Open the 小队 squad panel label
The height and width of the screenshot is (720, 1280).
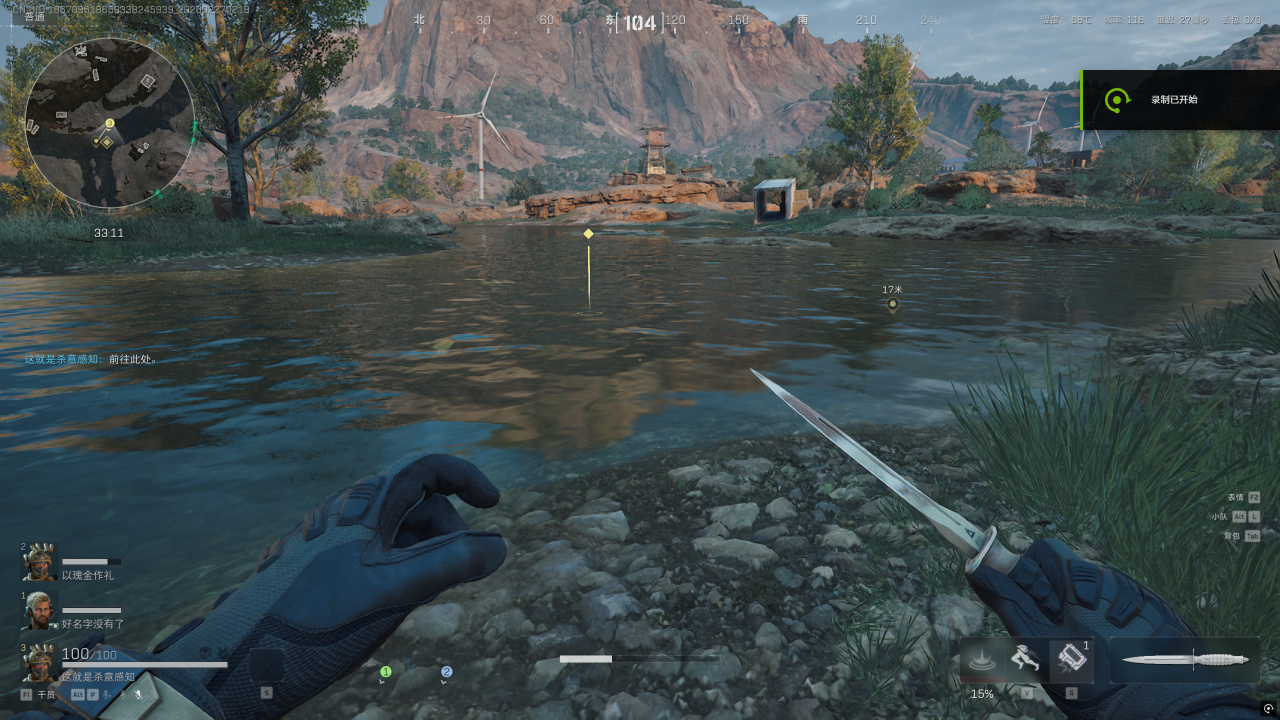click(x=1219, y=516)
